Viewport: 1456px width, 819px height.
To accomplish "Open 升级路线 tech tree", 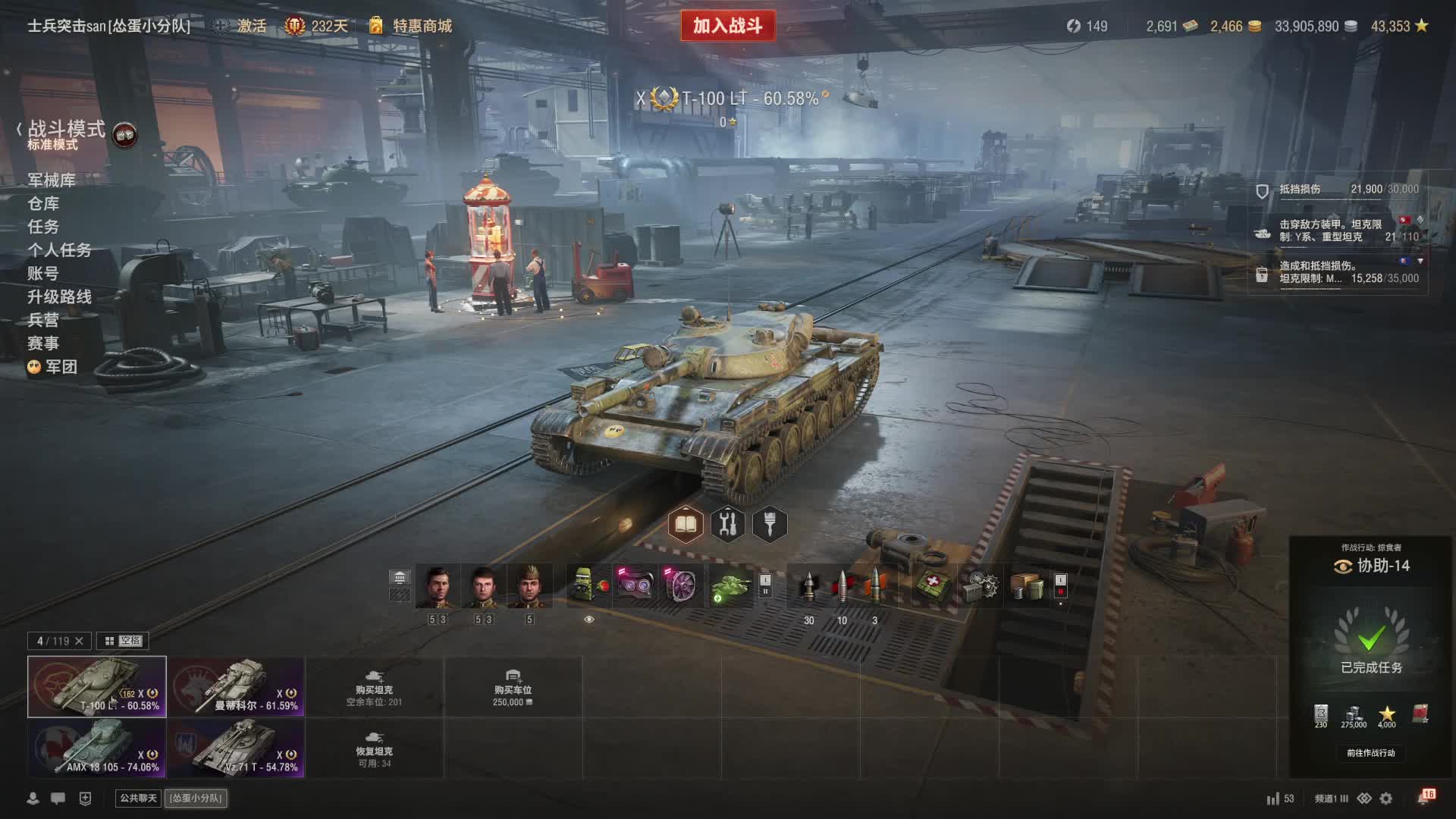I will 59,297.
